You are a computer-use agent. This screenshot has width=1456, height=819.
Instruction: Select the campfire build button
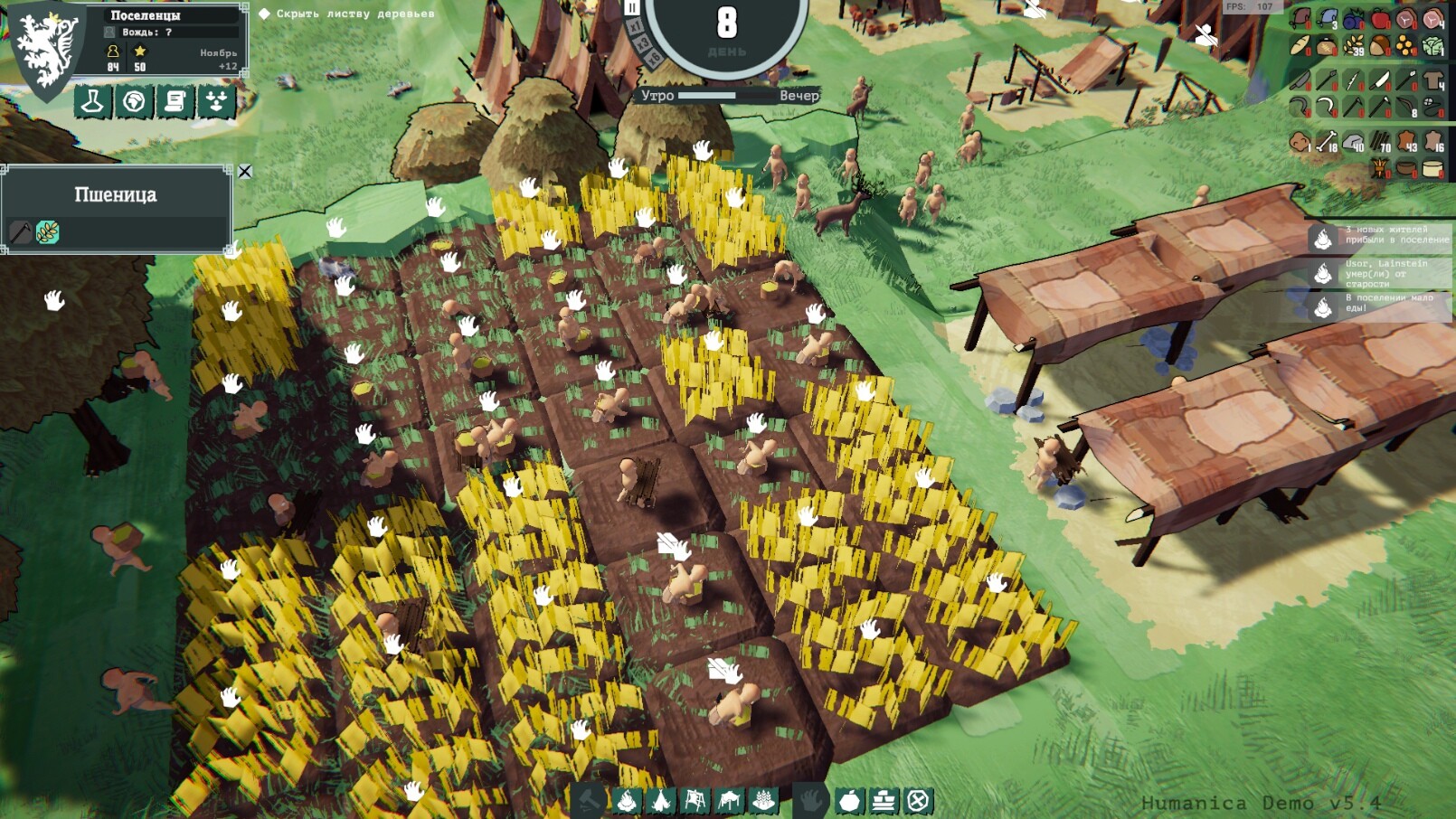pyautogui.click(x=627, y=801)
